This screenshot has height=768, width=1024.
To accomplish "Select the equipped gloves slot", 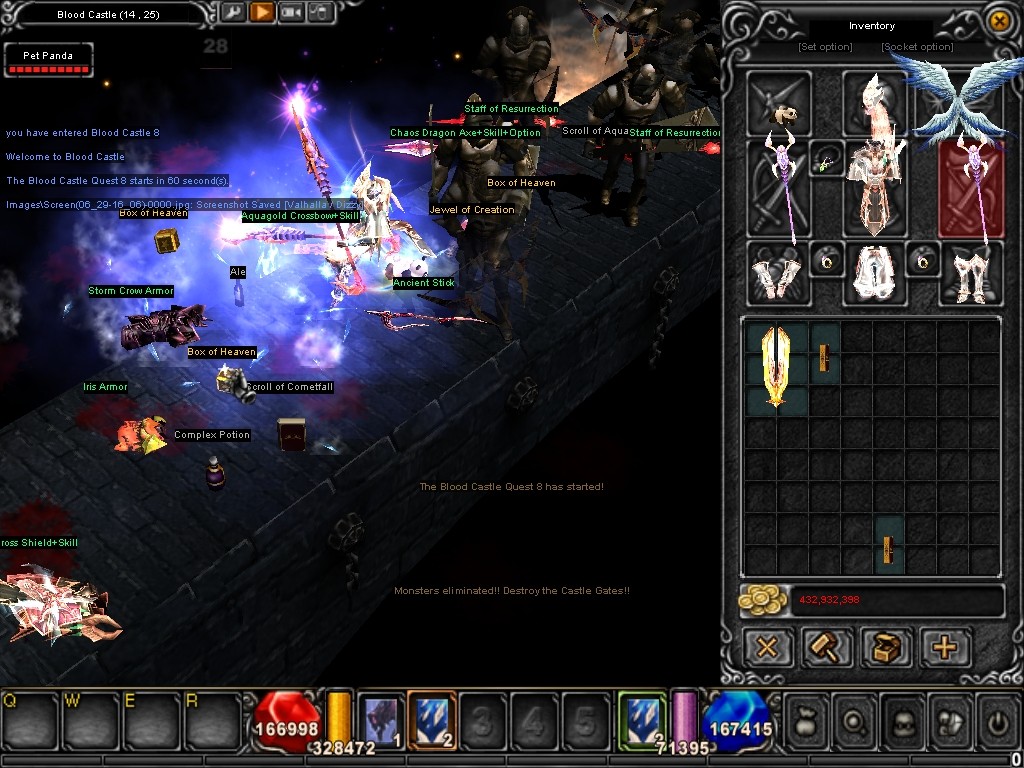I will pyautogui.click(x=776, y=273).
